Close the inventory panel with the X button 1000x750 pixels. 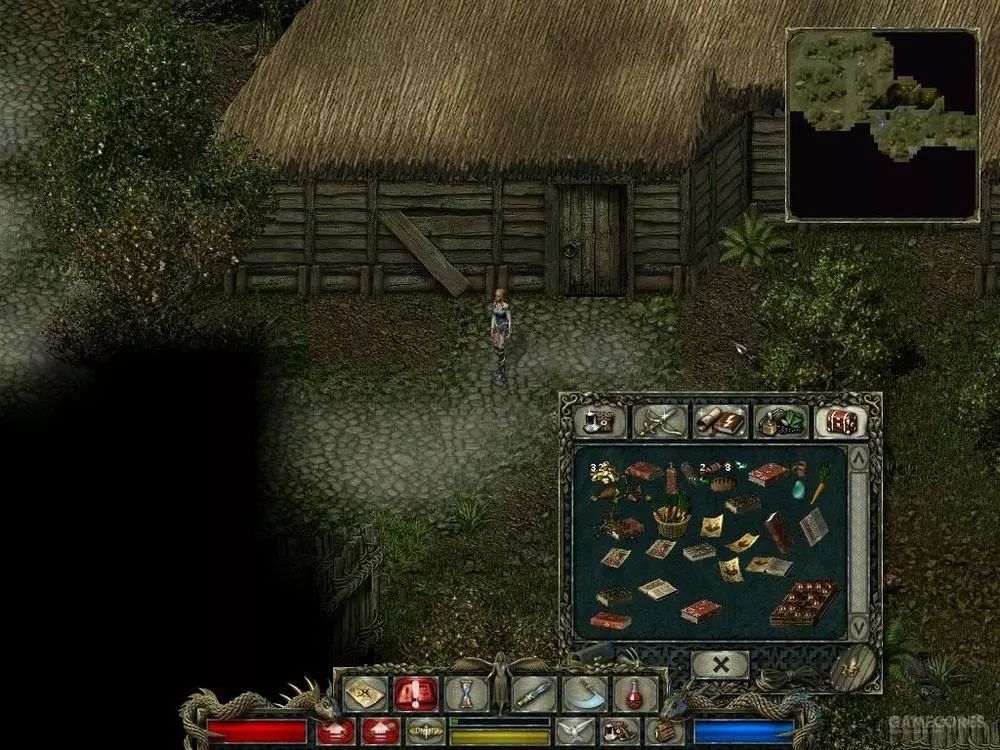click(720, 664)
